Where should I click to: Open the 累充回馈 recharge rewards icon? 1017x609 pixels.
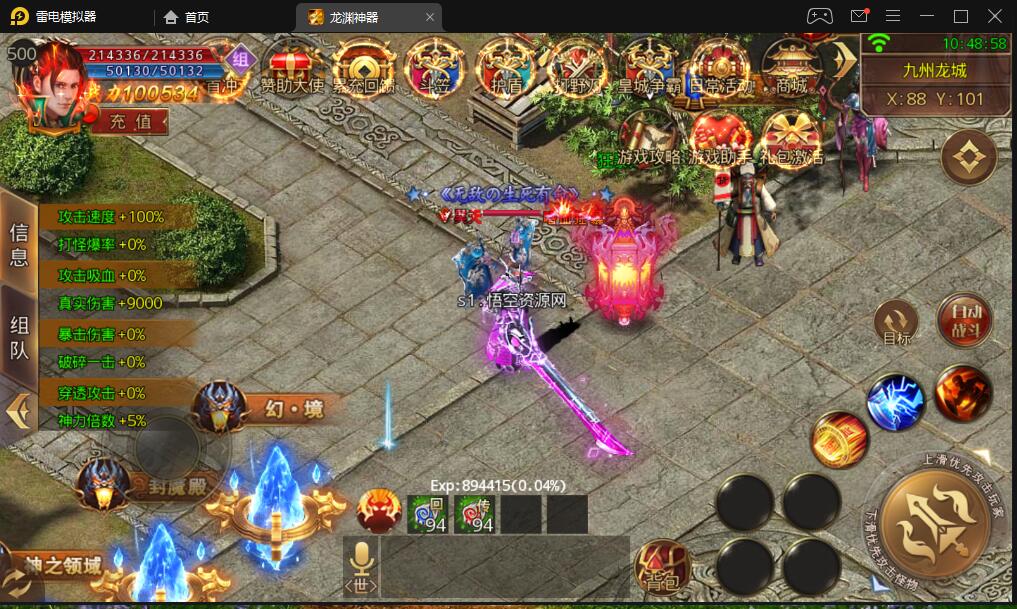click(363, 66)
